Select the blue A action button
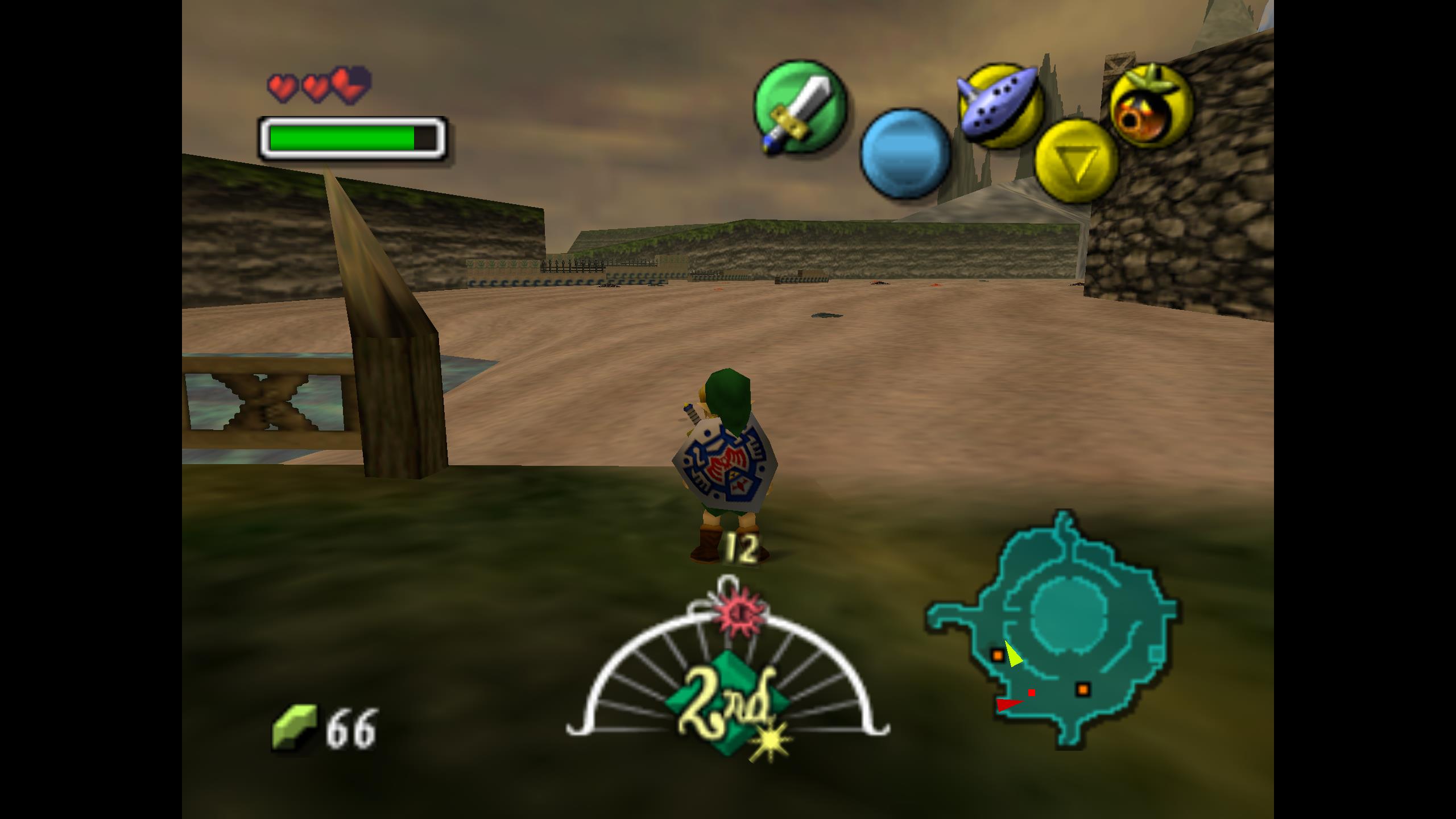Image resolution: width=1456 pixels, height=819 pixels. (905, 154)
